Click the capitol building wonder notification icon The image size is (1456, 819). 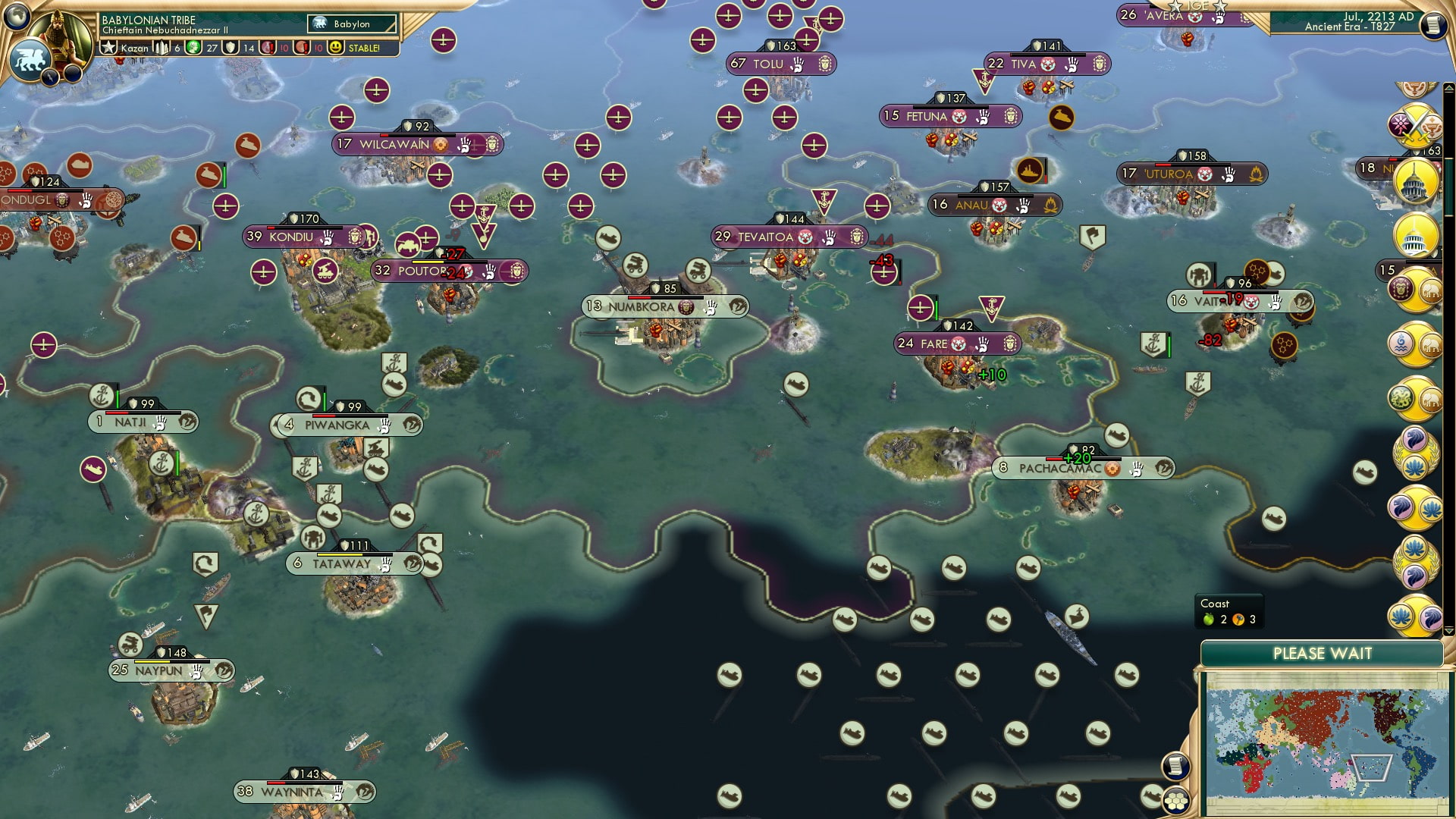[x=1415, y=180]
